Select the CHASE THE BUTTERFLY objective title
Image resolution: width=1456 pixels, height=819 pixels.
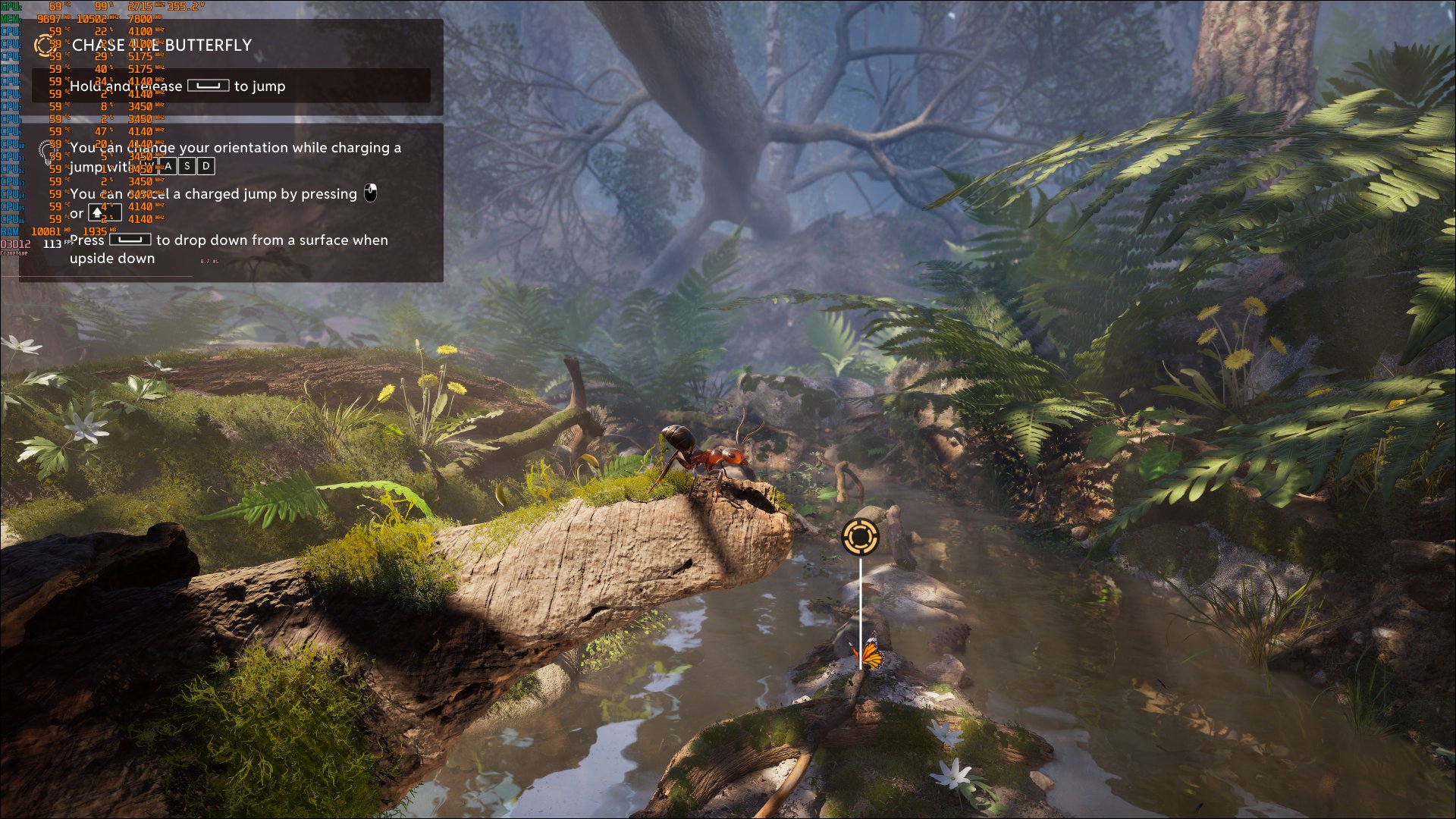162,45
